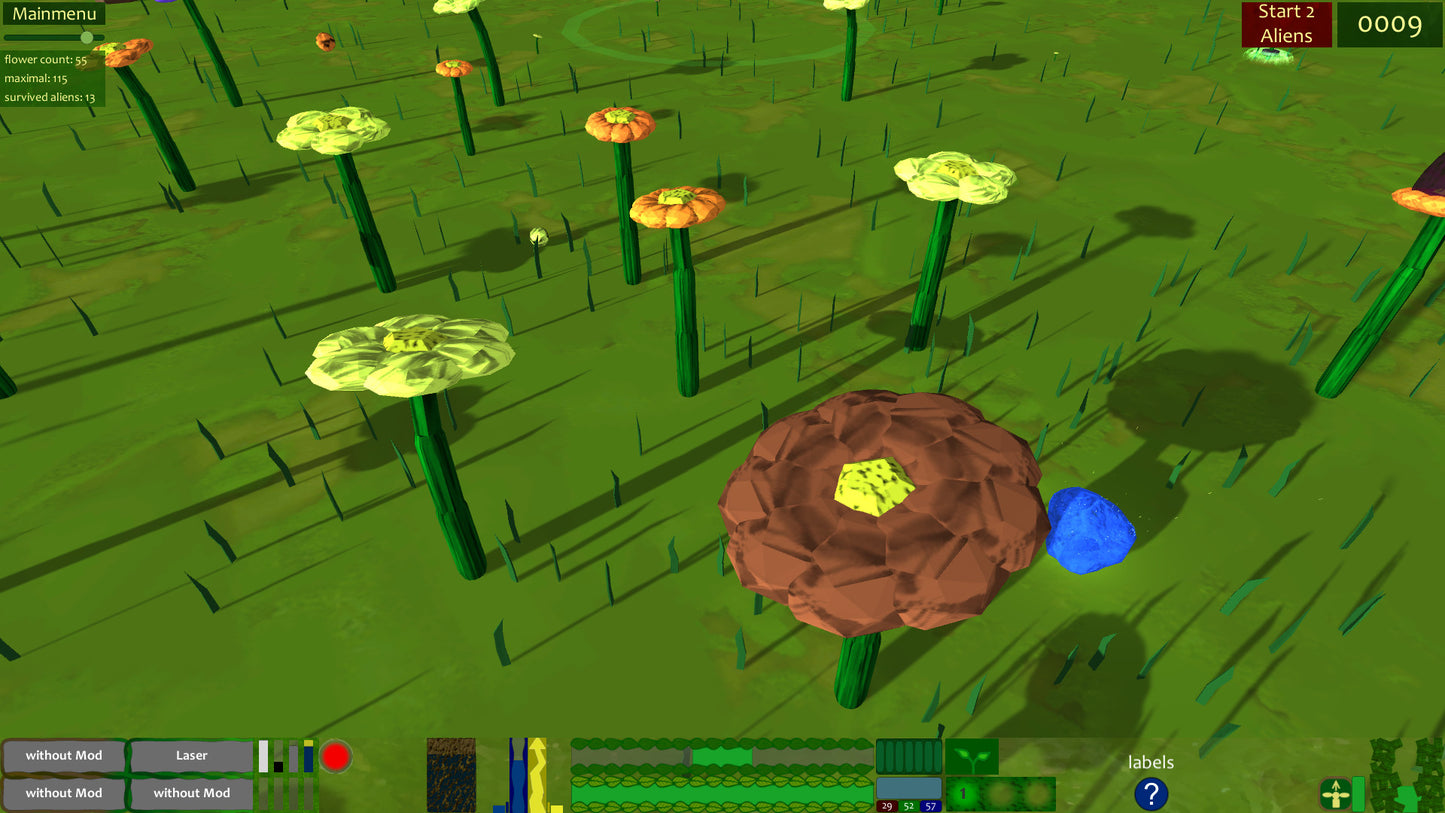Toggle the red circle indicator

334,756
